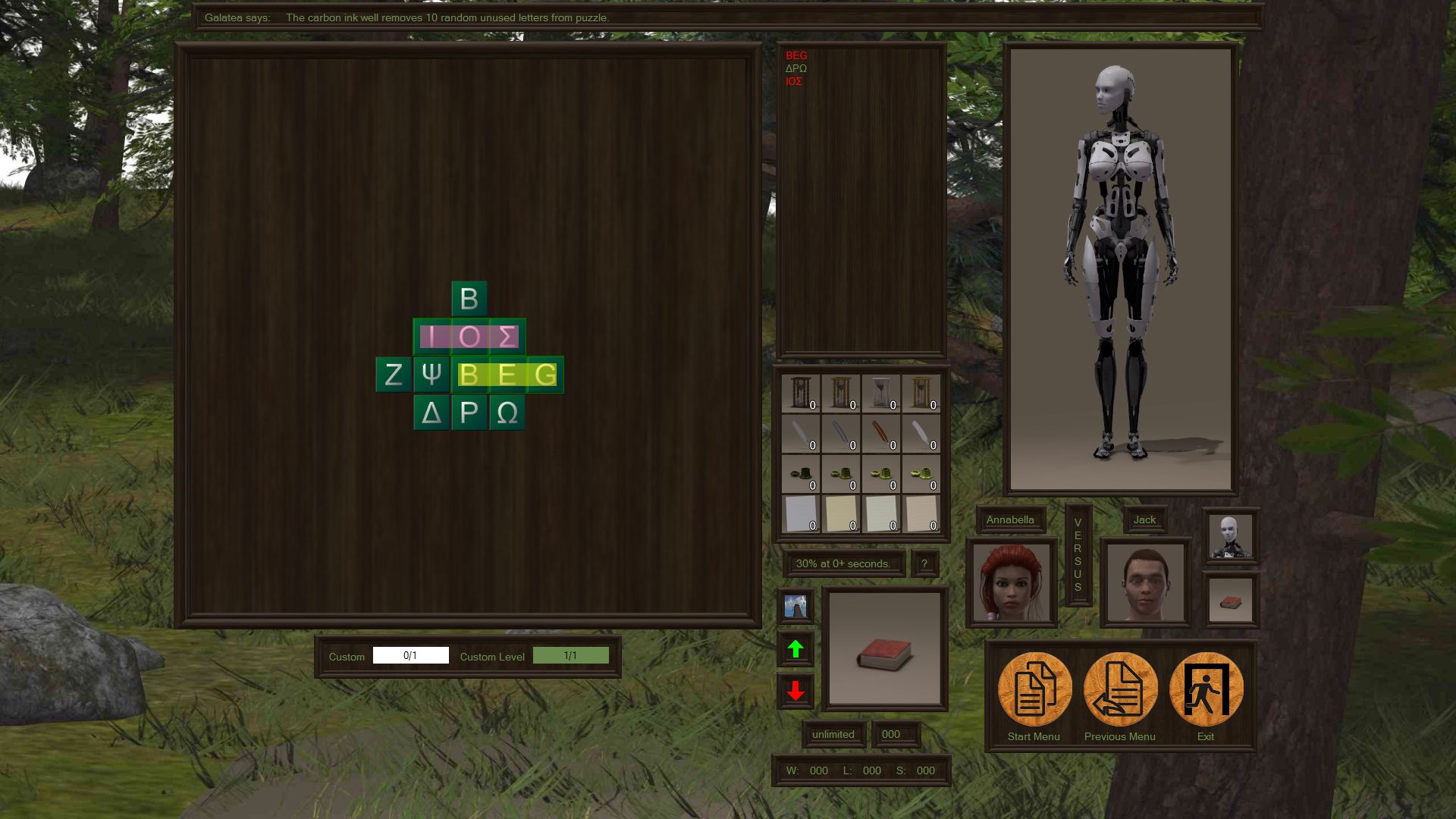
Task: Open the Start Menu
Action: click(x=1034, y=689)
